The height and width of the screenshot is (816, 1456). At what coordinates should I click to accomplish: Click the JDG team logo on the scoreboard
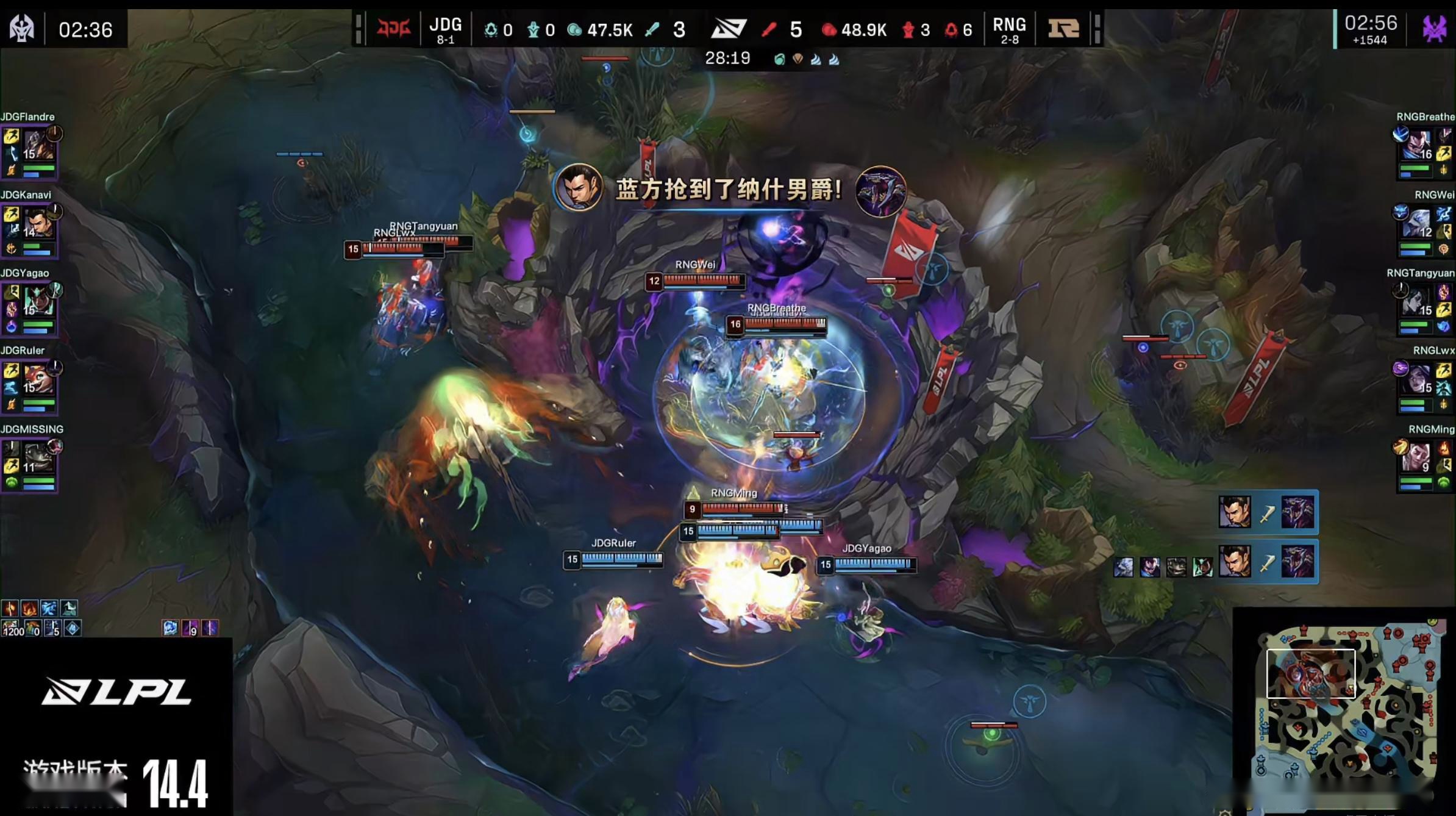click(394, 27)
